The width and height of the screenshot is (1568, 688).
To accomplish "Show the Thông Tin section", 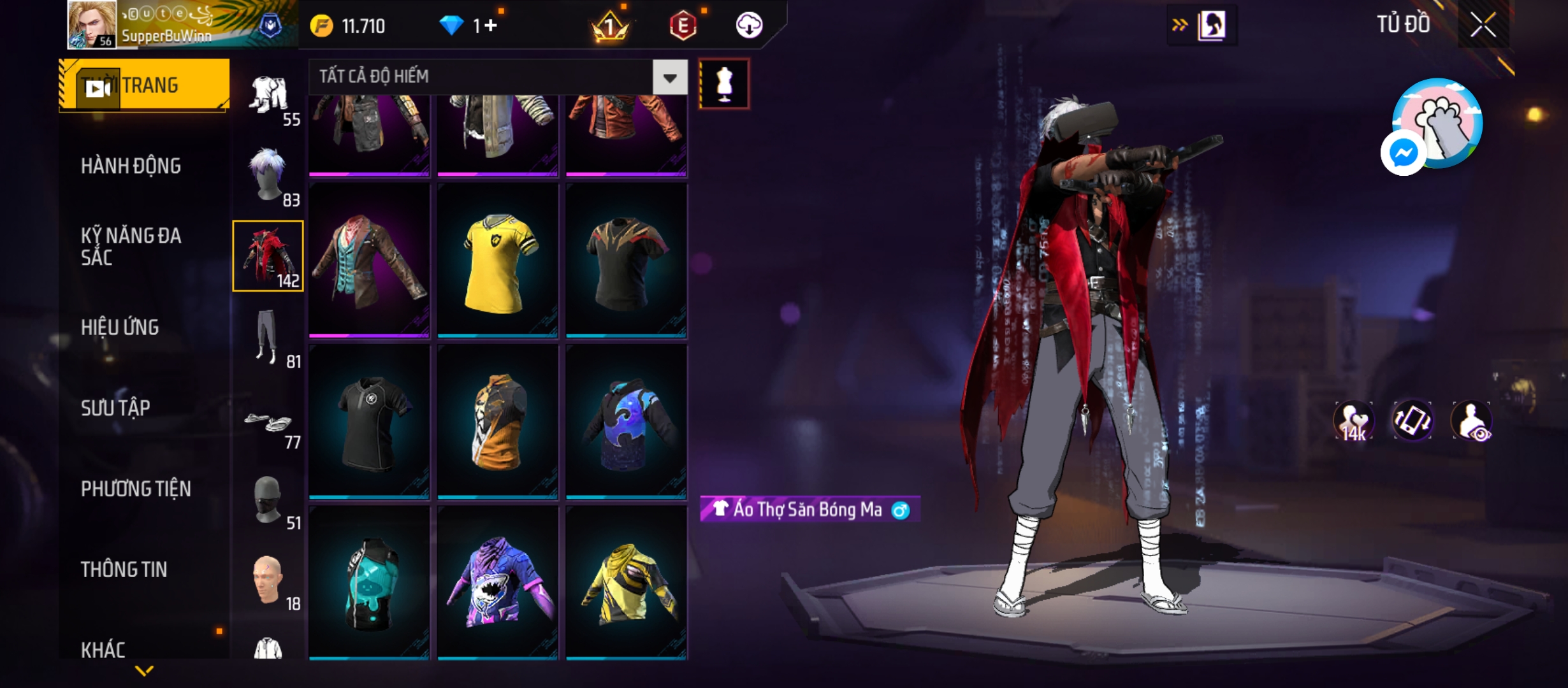I will coord(124,570).
